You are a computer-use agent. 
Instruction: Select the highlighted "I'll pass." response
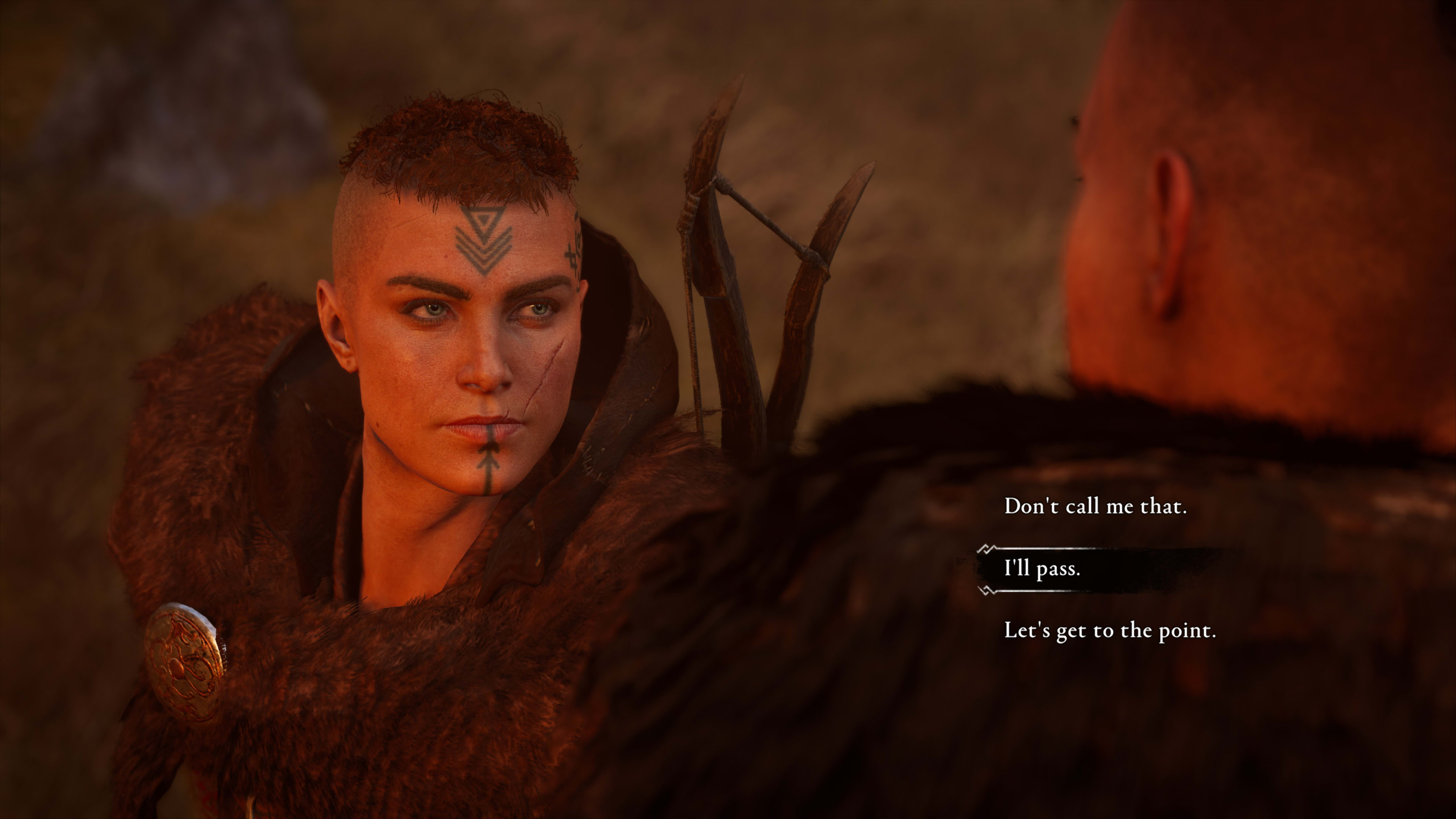1042,569
